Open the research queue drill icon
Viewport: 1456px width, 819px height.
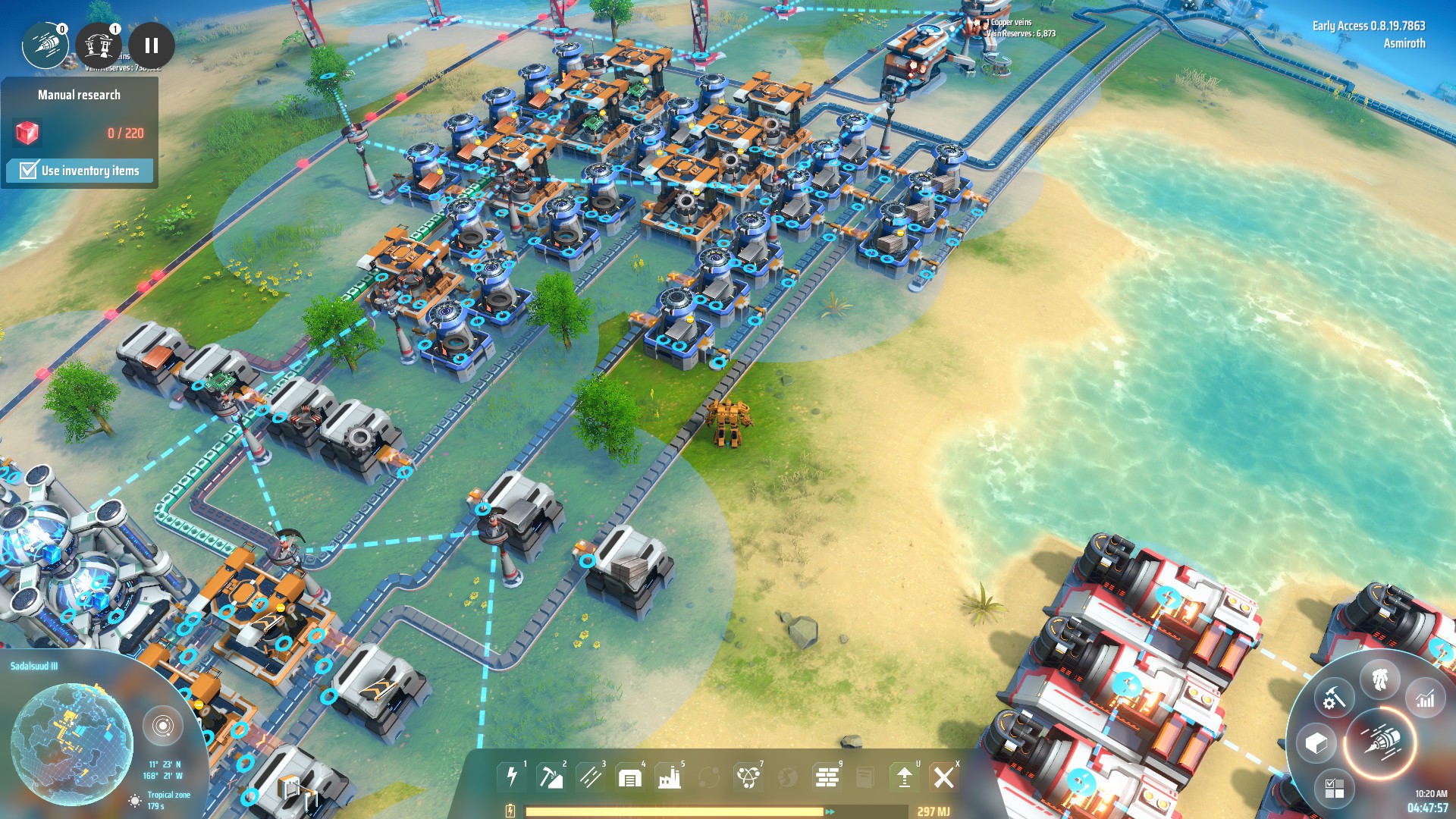click(x=45, y=45)
